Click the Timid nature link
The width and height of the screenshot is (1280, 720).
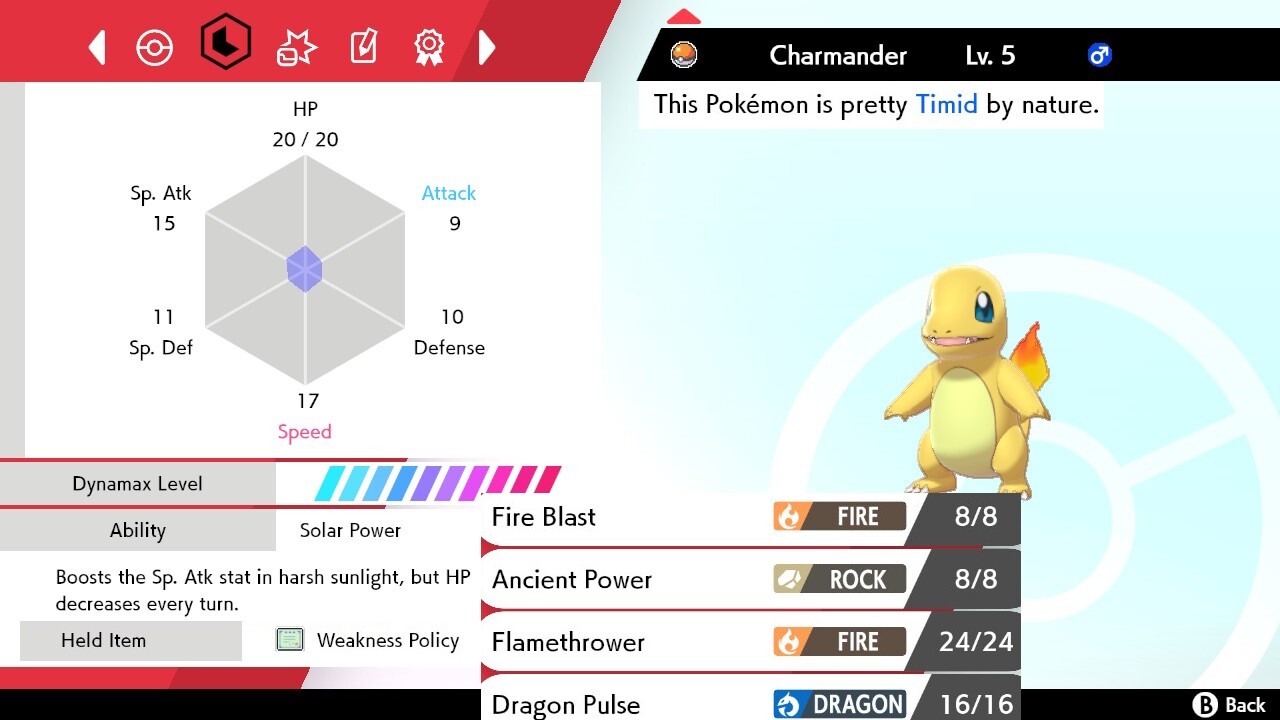pyautogui.click(x=946, y=104)
